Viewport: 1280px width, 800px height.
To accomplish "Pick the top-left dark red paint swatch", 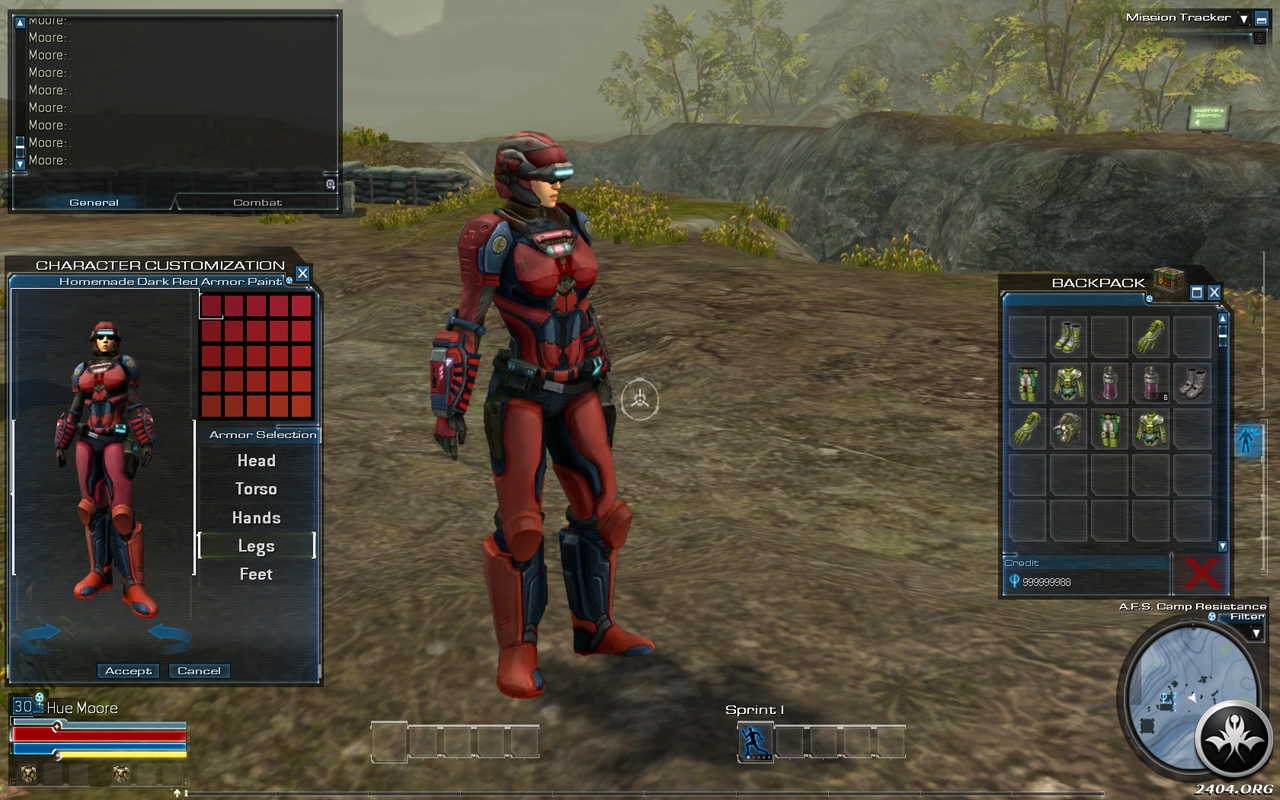I will pos(211,306).
